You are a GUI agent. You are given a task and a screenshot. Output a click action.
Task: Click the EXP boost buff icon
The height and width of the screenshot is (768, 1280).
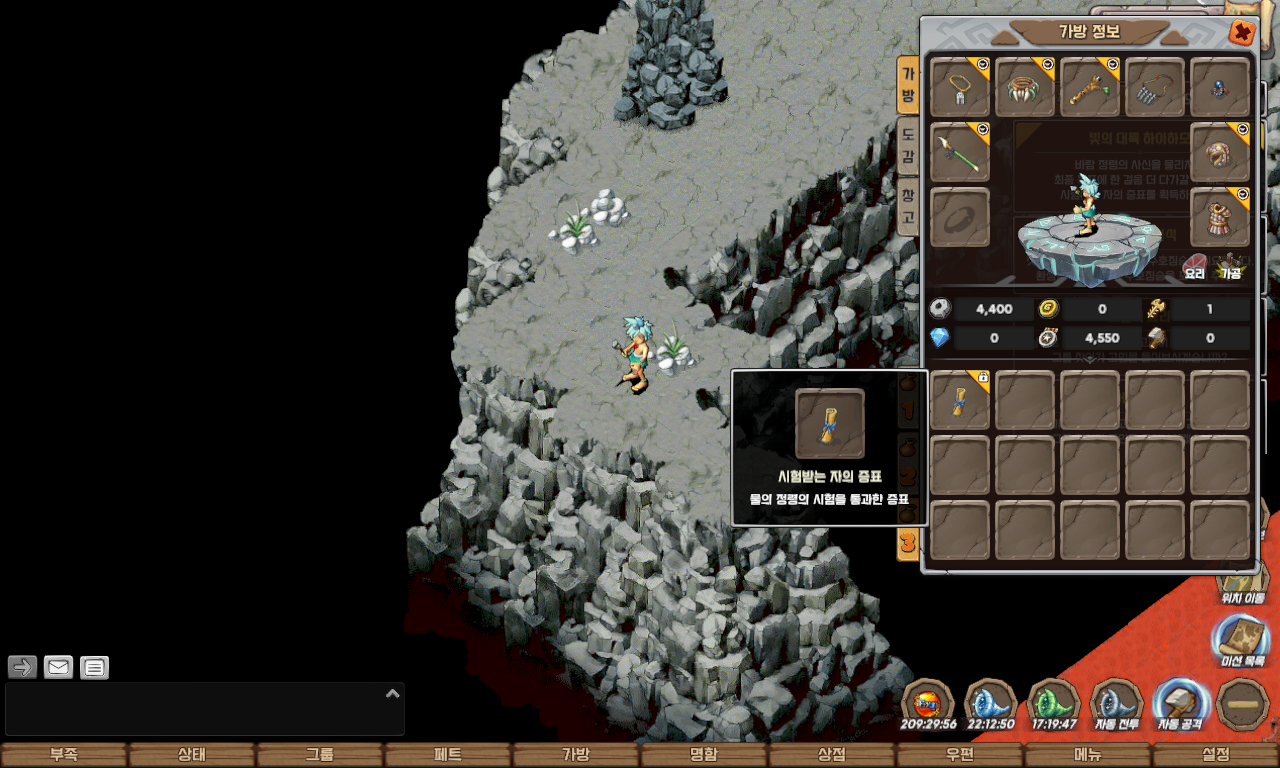tap(929, 704)
